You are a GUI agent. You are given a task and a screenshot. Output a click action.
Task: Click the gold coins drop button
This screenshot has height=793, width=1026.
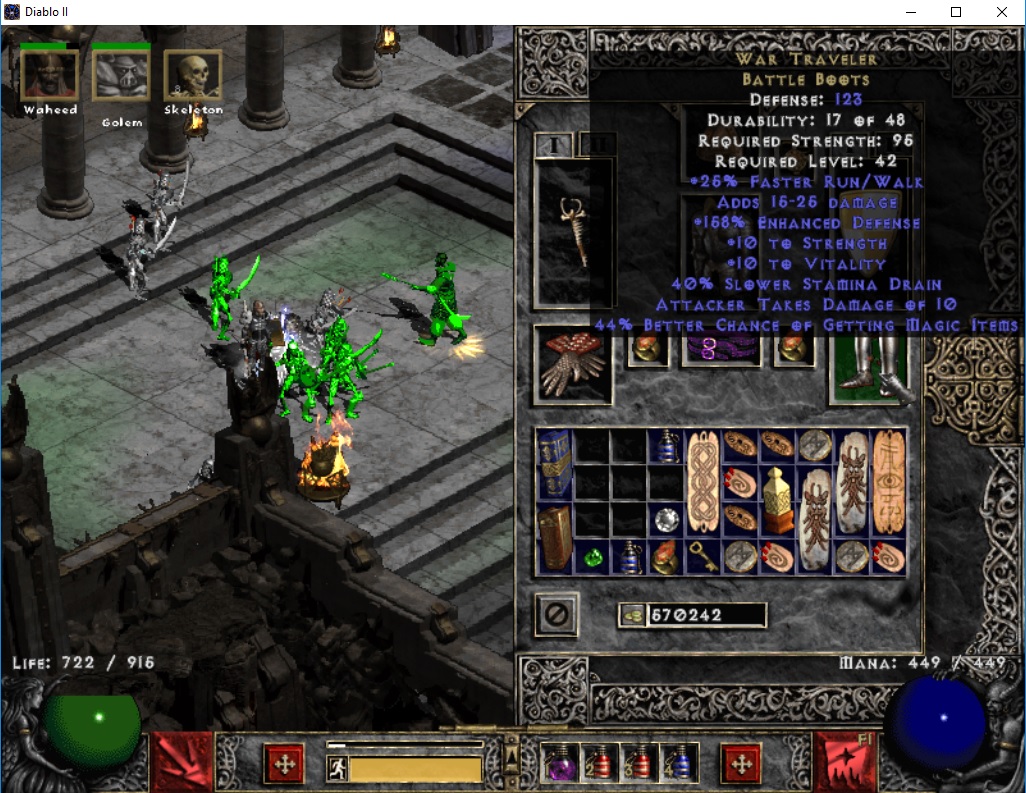click(x=631, y=615)
